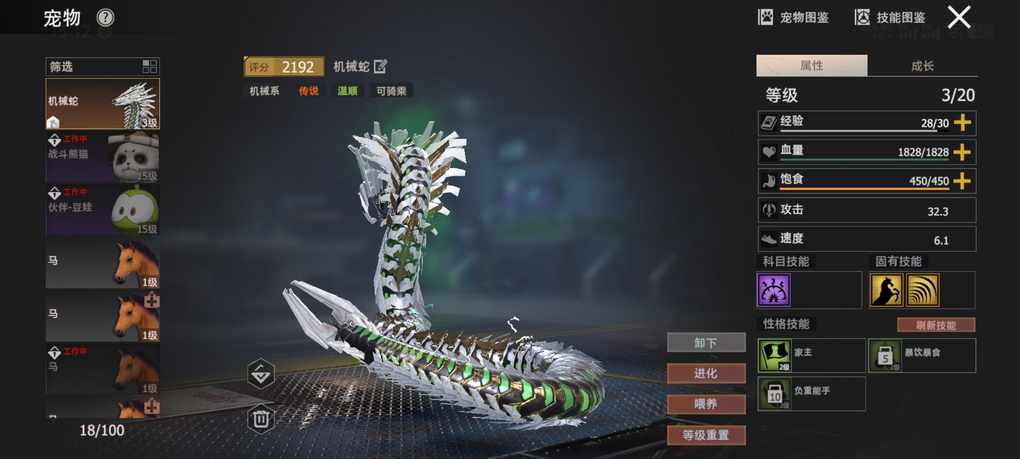Open the 宠物图鉴 pet encyclopedia
This screenshot has height=459, width=1020.
[x=793, y=17]
